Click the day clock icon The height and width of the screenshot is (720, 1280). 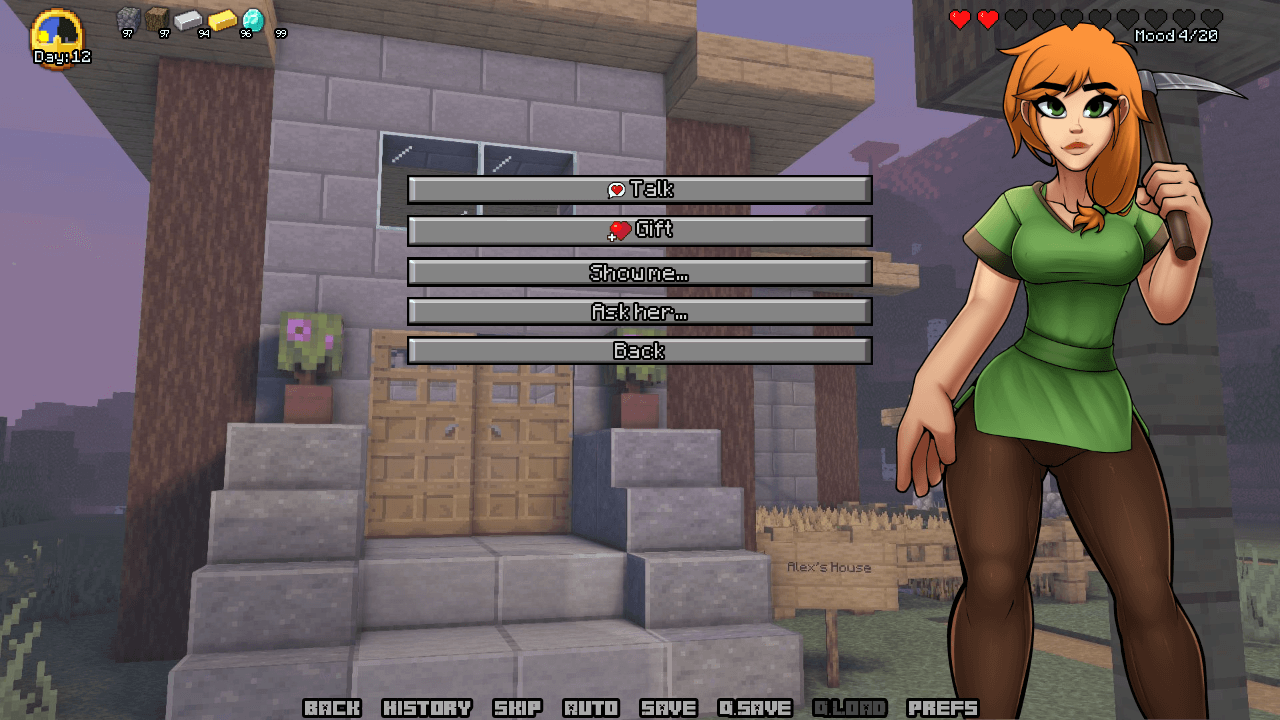58,35
